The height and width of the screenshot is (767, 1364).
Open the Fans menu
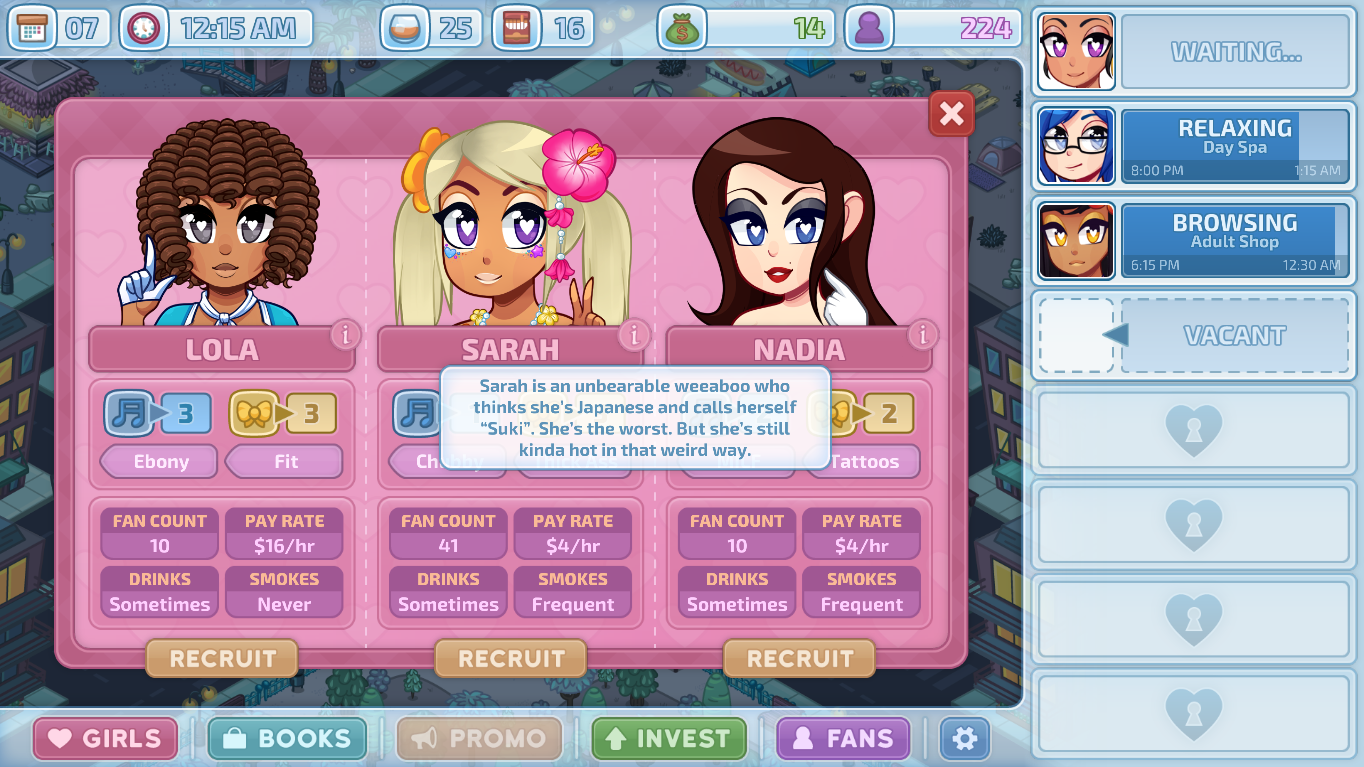(843, 739)
